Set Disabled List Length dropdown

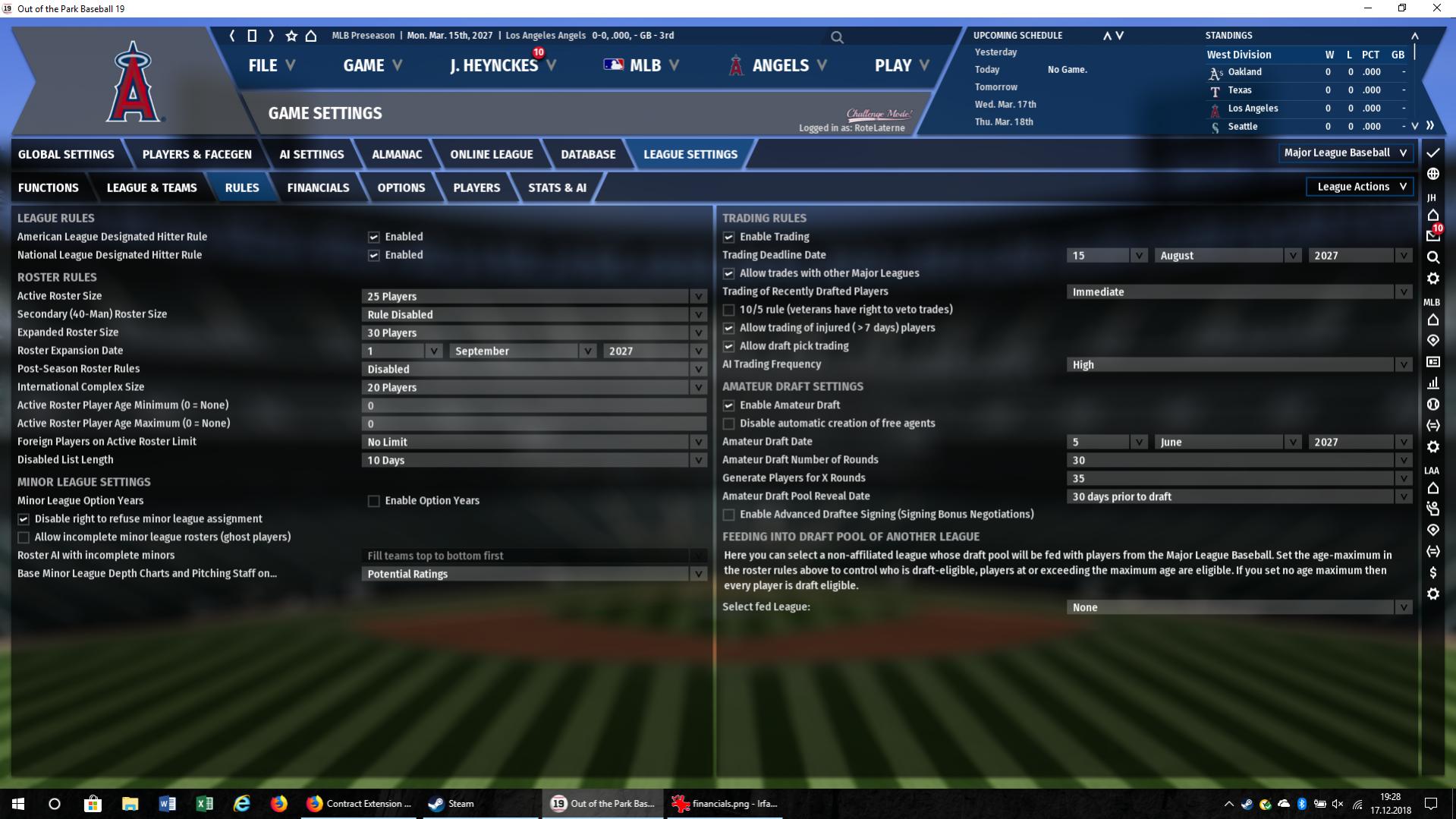[533, 460]
